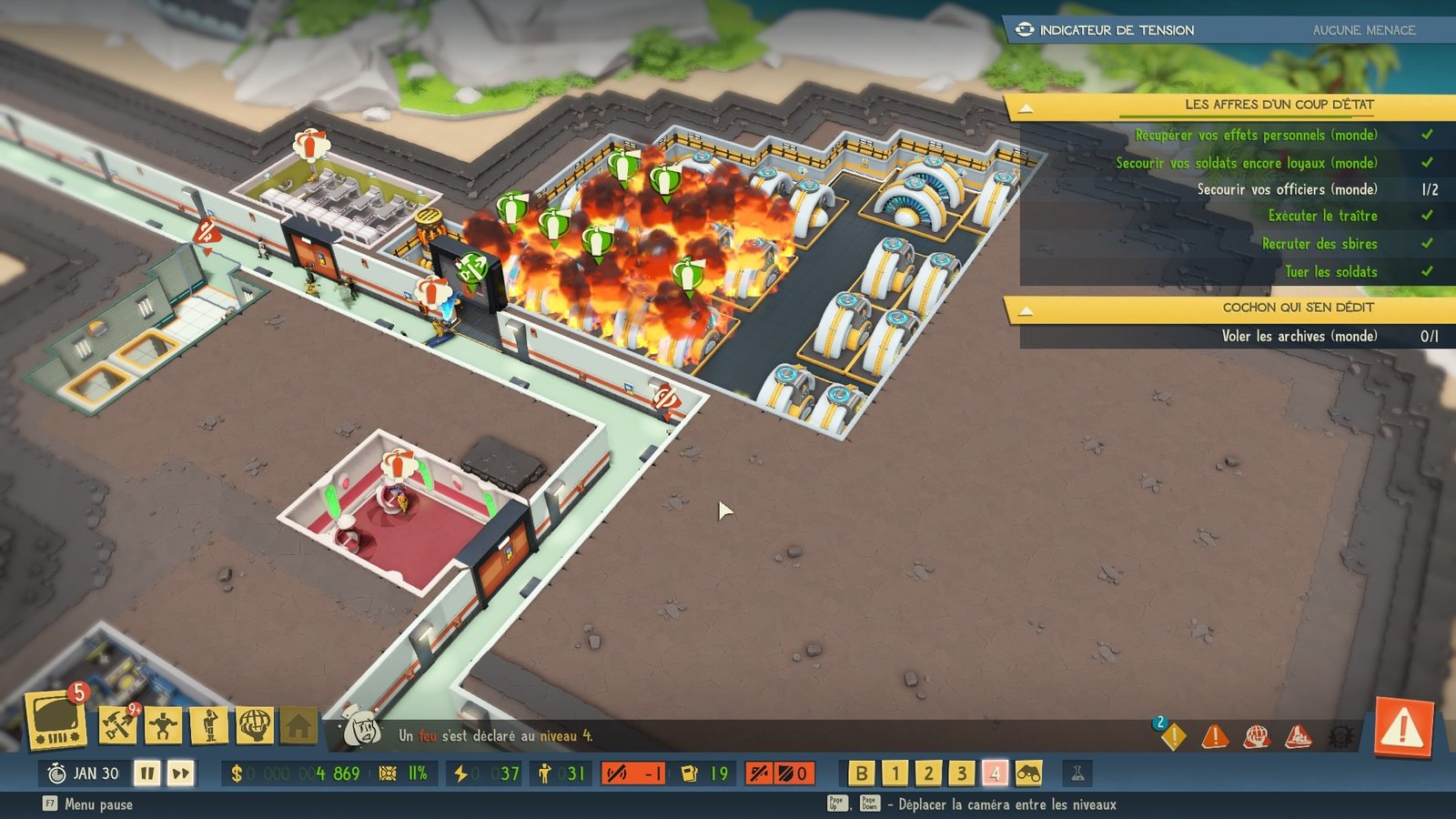Viewport: 1456px width, 819px height.
Task: Activate fast-forward game speed
Action: pyautogui.click(x=181, y=773)
